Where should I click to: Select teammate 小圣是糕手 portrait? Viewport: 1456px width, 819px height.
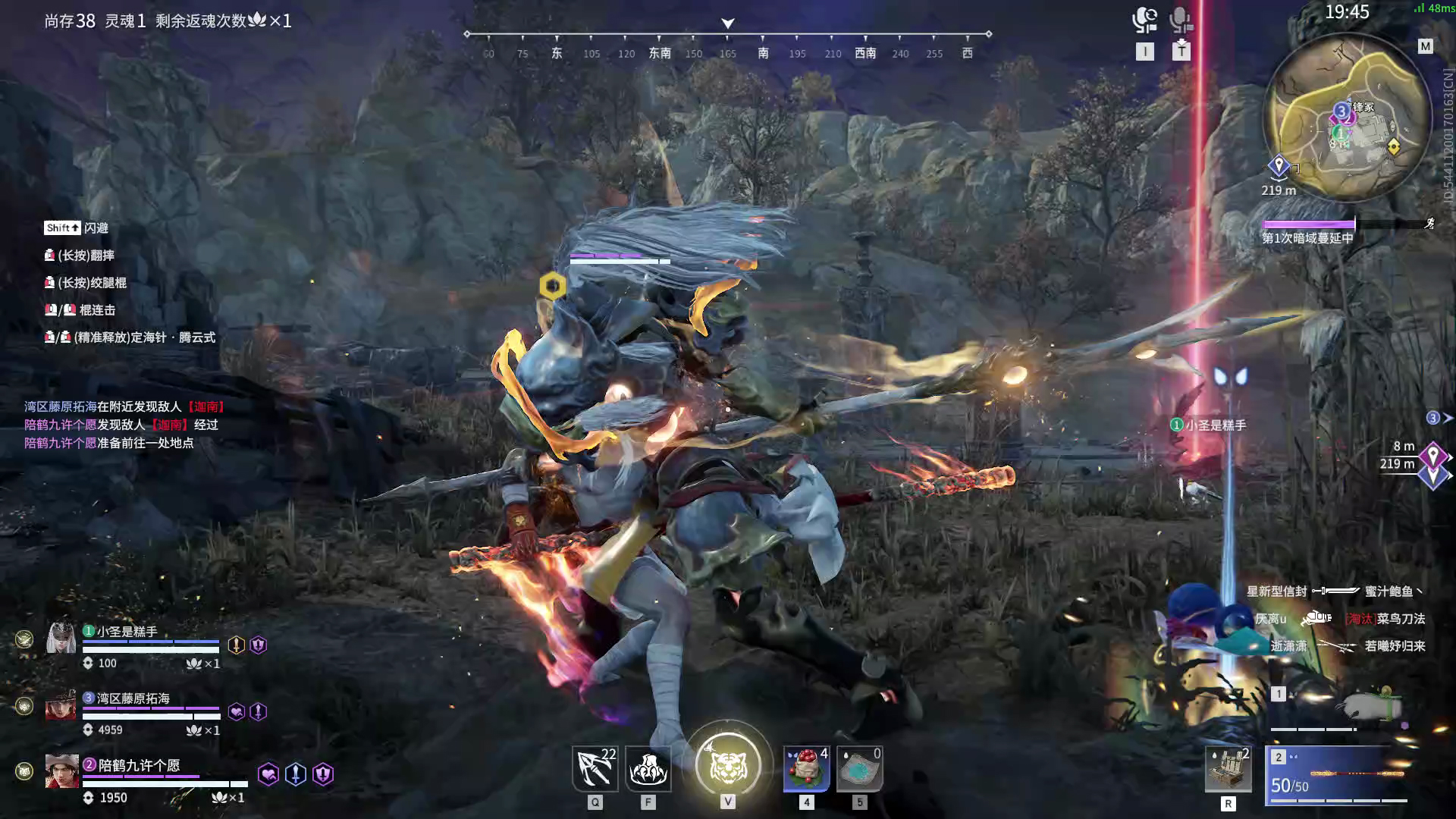(61, 639)
